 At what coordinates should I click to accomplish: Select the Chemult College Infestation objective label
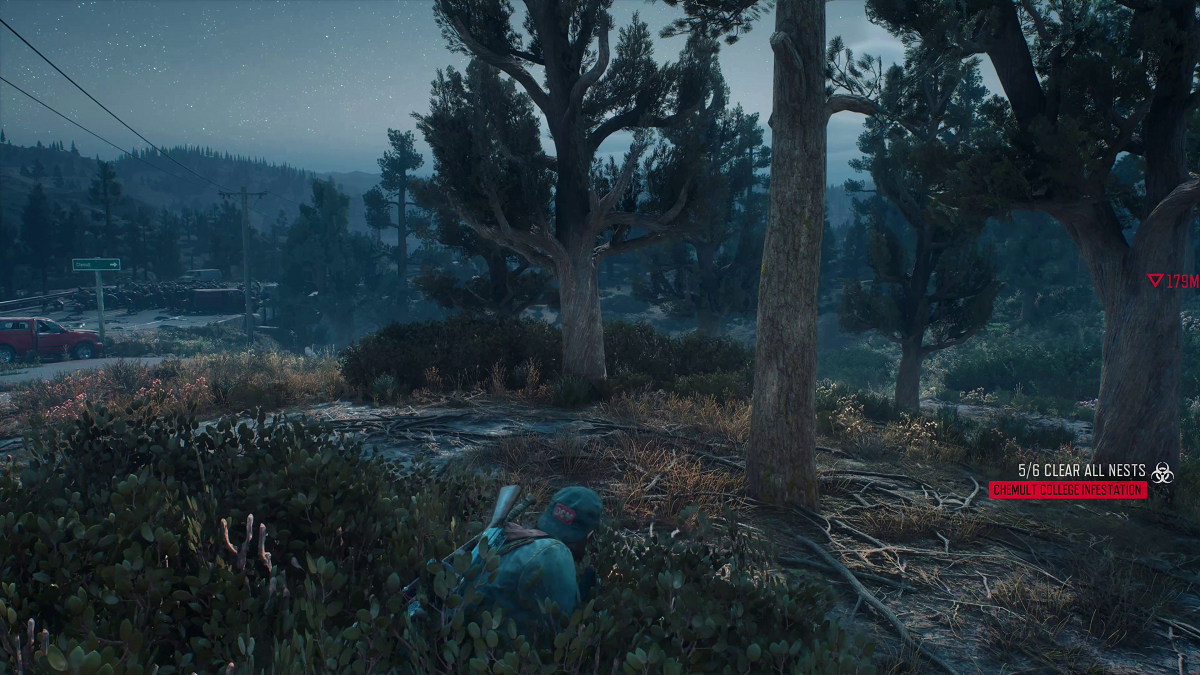[1067, 490]
